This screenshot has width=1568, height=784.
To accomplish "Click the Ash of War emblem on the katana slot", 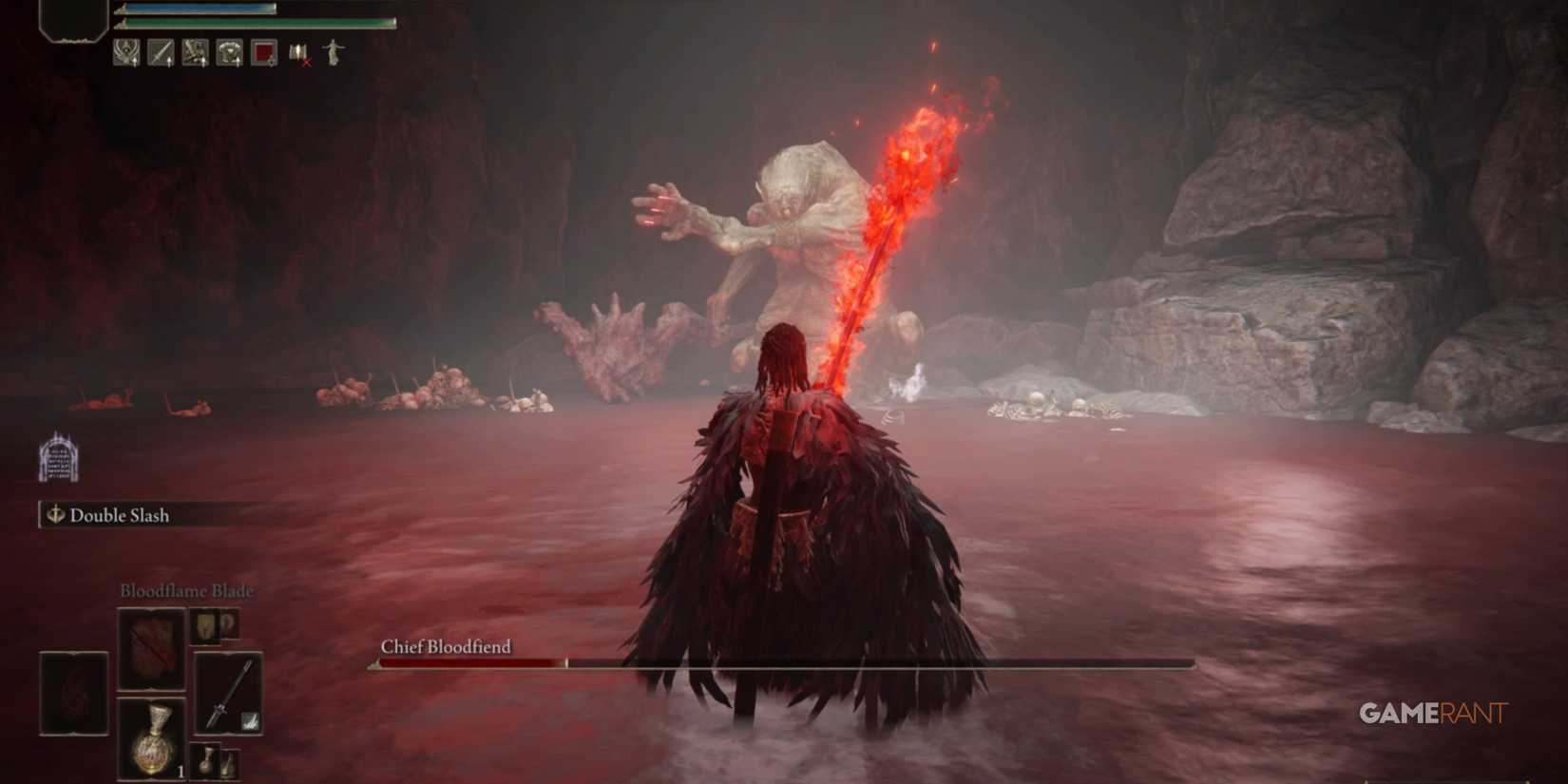I will pyautogui.click(x=250, y=722).
